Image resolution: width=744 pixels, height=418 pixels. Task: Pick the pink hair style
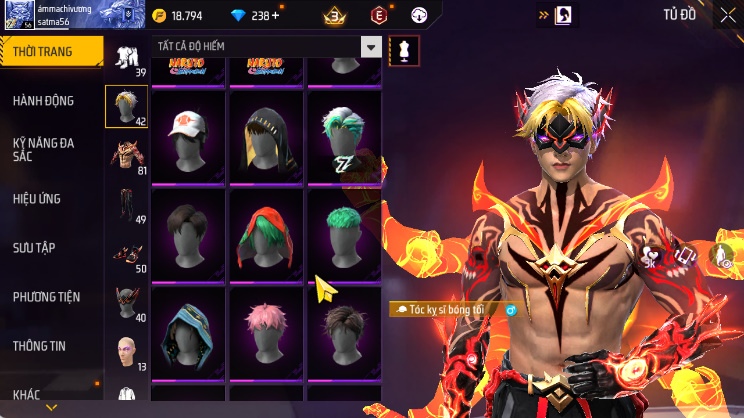point(267,331)
